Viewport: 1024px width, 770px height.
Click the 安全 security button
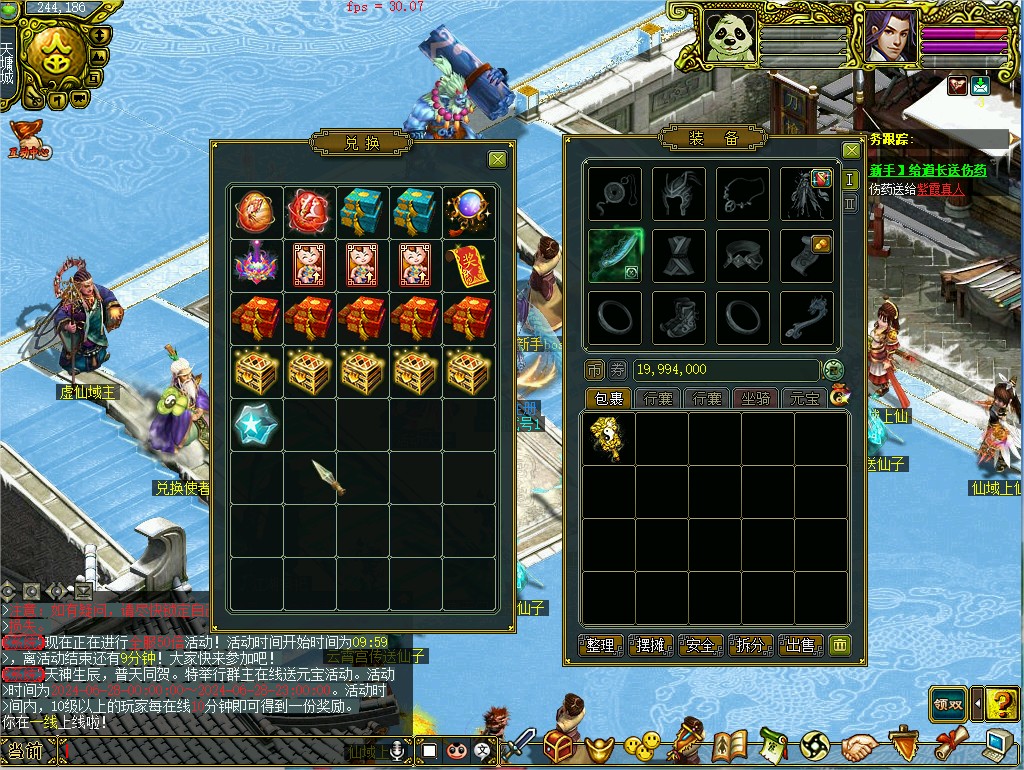(701, 645)
